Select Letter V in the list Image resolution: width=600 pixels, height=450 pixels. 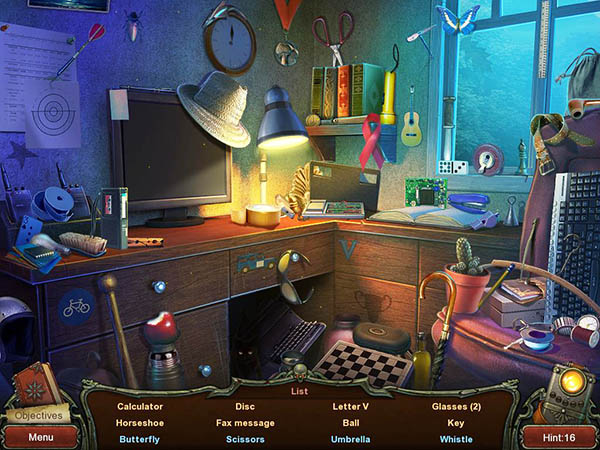tap(350, 407)
